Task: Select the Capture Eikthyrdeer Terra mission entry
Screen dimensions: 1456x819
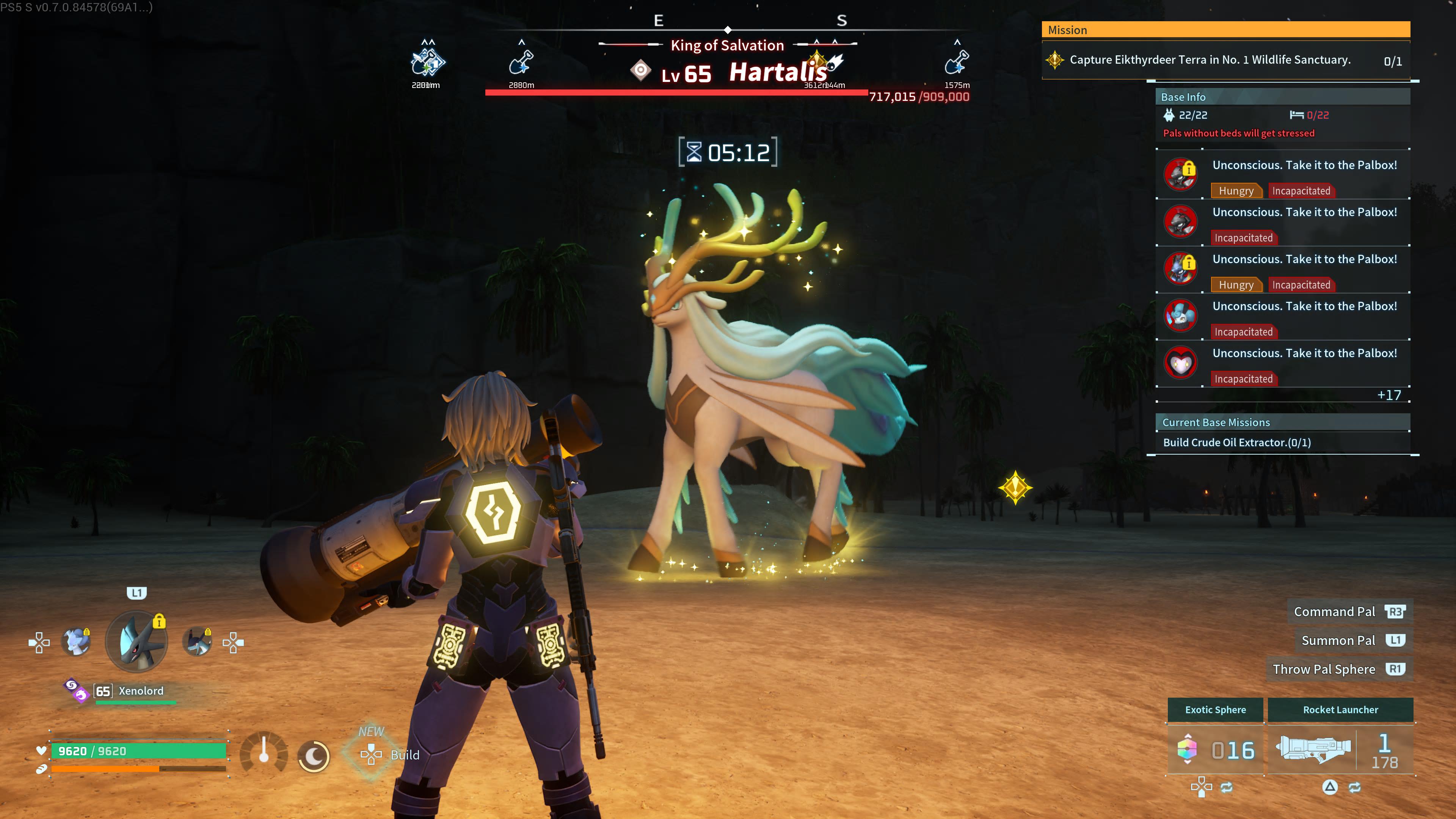Action: point(1210,60)
